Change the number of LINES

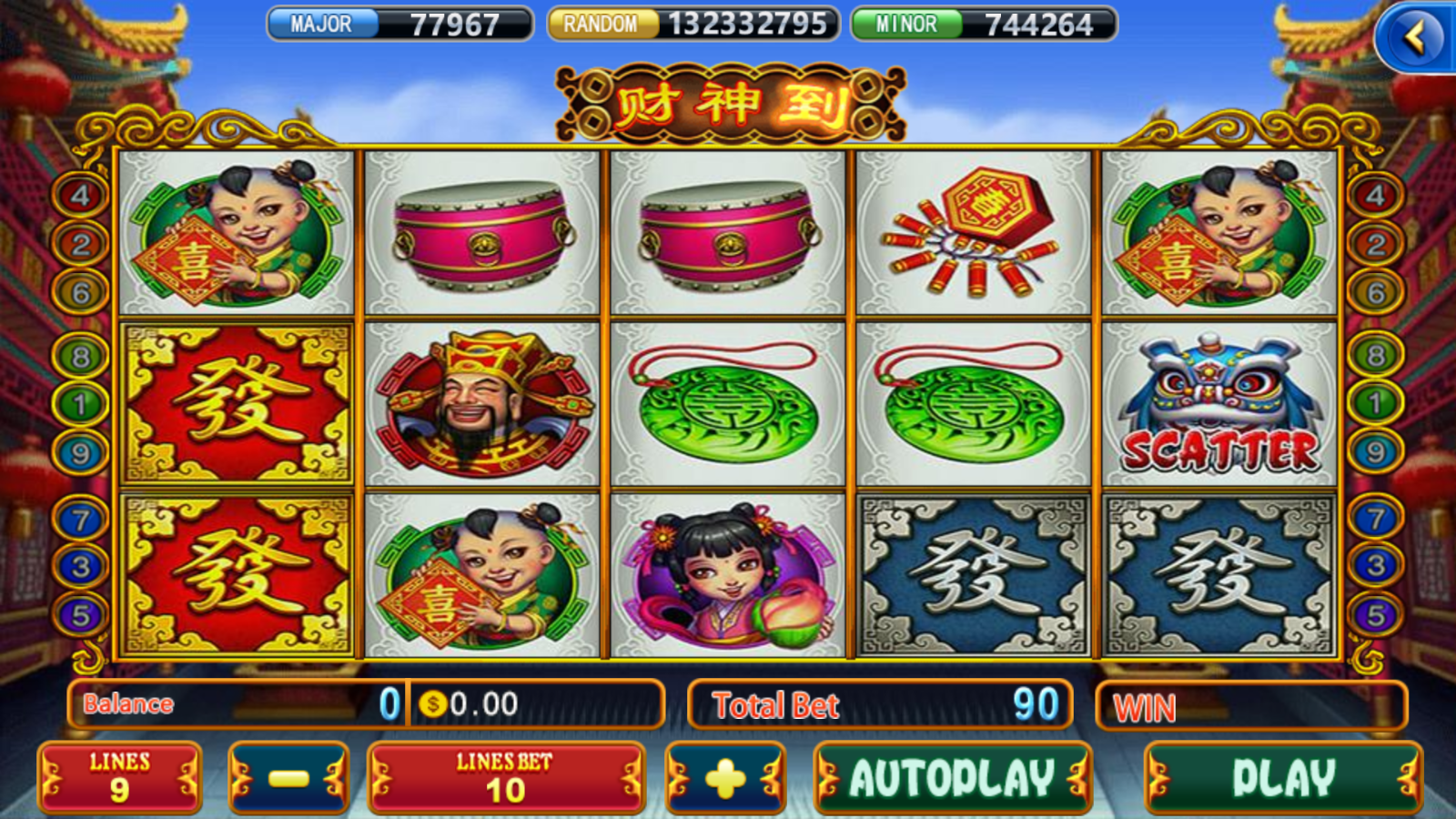[119, 778]
